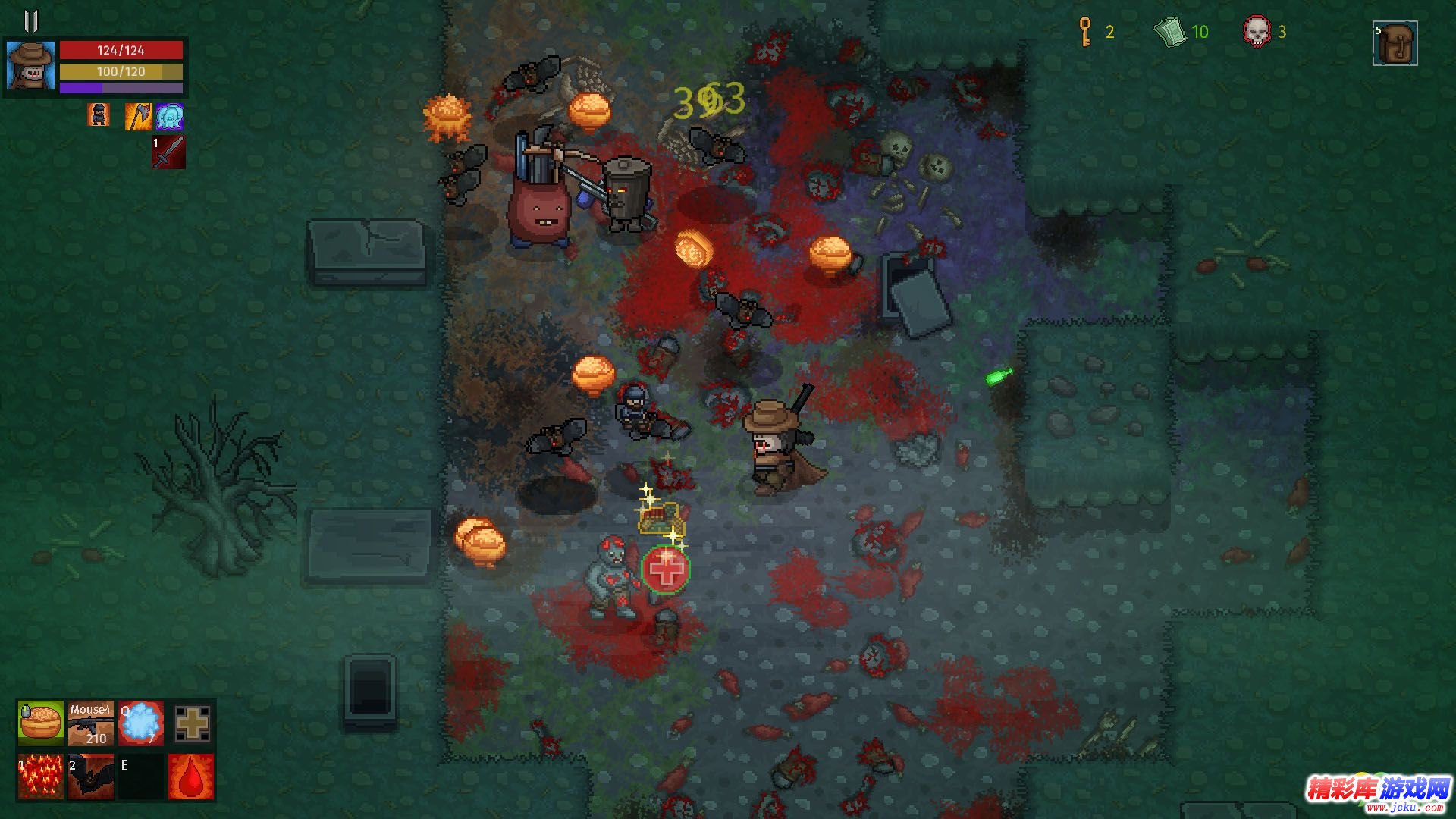Click the vampire hunter character portrait
Image resolution: width=1456 pixels, height=819 pixels.
(31, 66)
